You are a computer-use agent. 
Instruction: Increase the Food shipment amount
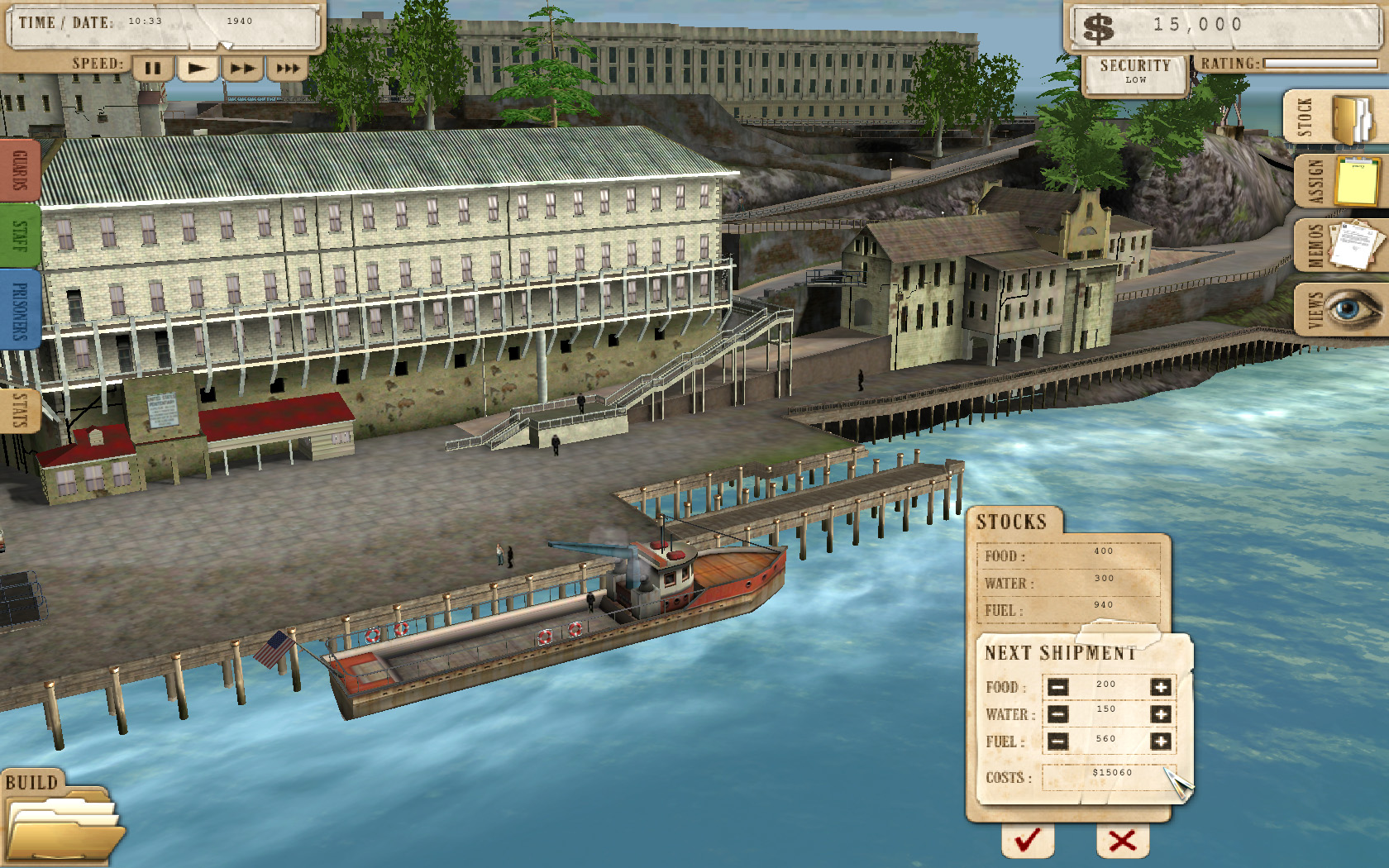[1162, 685]
